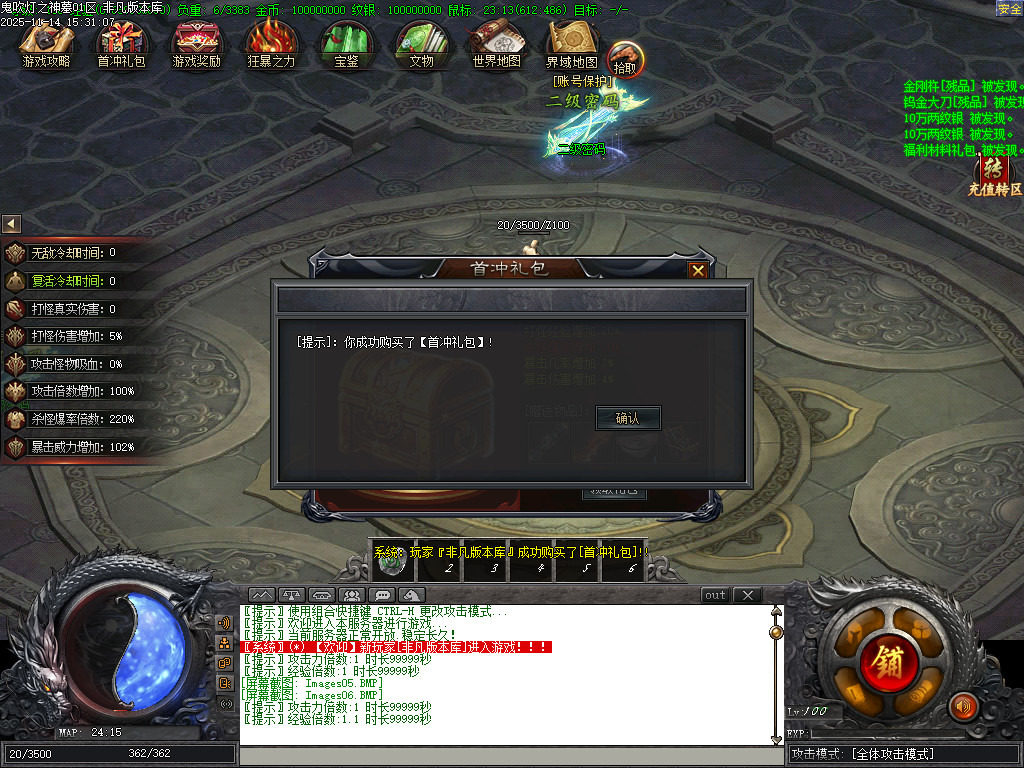Confirm the purchase prompt with 确认
Viewport: 1024px width, 768px height.
point(628,418)
